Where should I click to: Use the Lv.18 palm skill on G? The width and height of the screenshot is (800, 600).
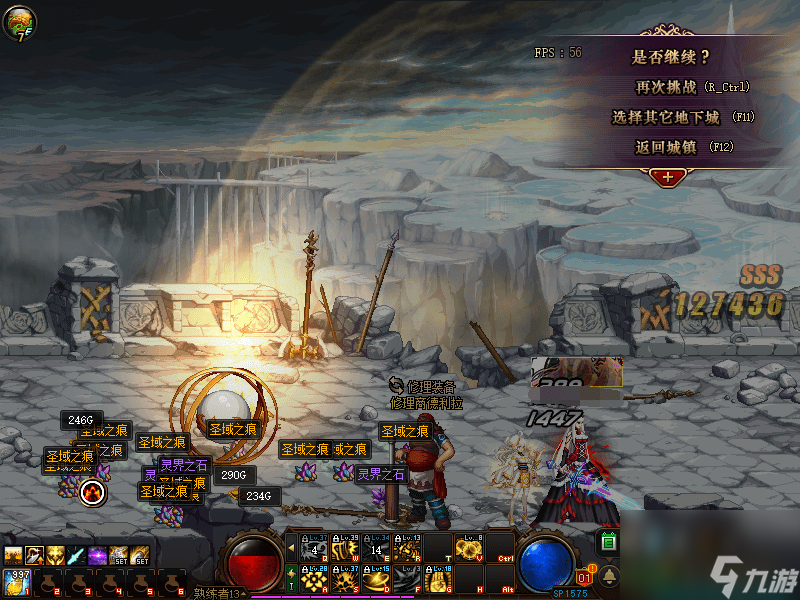point(438,579)
